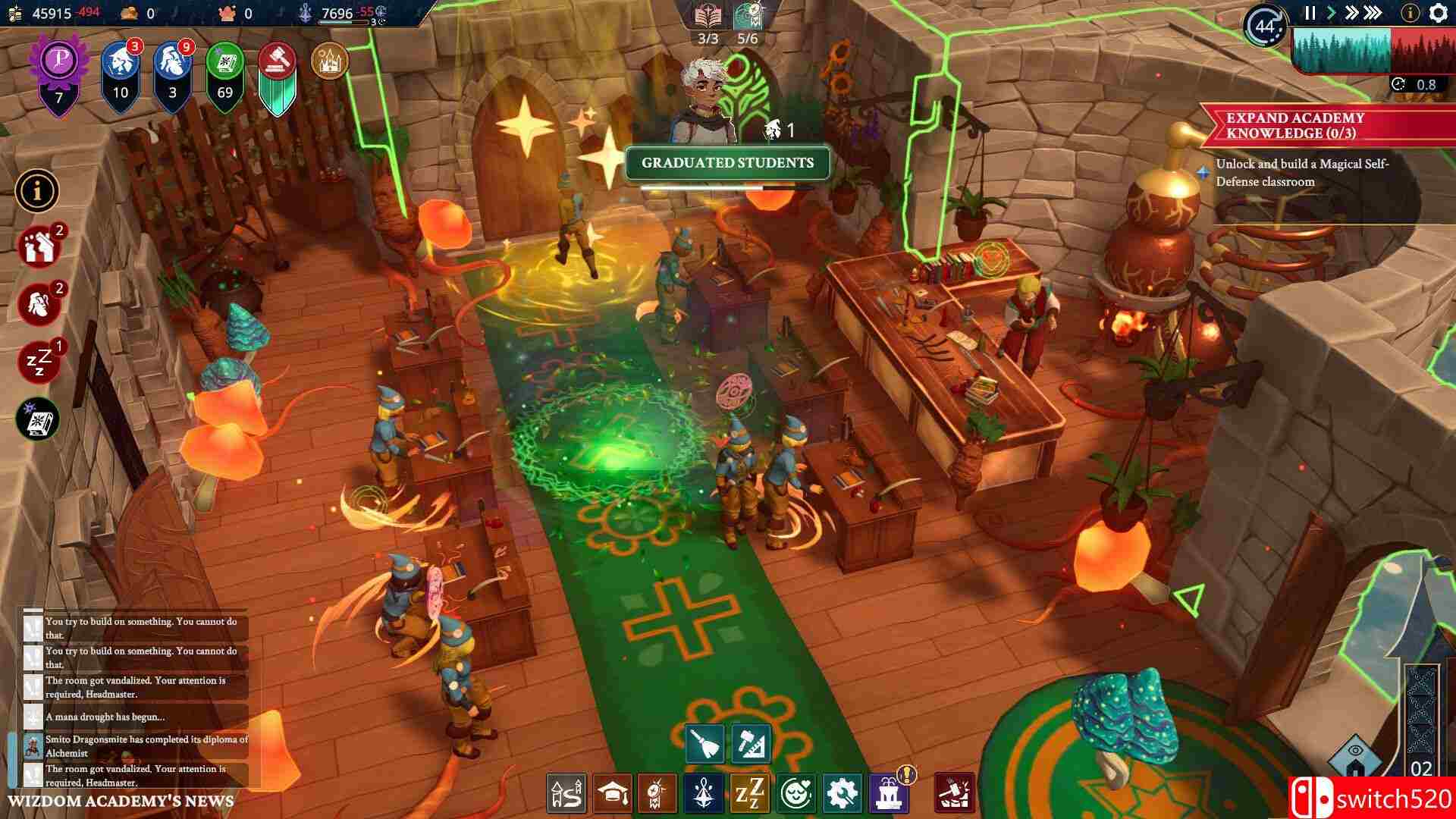Set game to normal play speed
Viewport: 1456px width, 819px height.
tap(1332, 12)
